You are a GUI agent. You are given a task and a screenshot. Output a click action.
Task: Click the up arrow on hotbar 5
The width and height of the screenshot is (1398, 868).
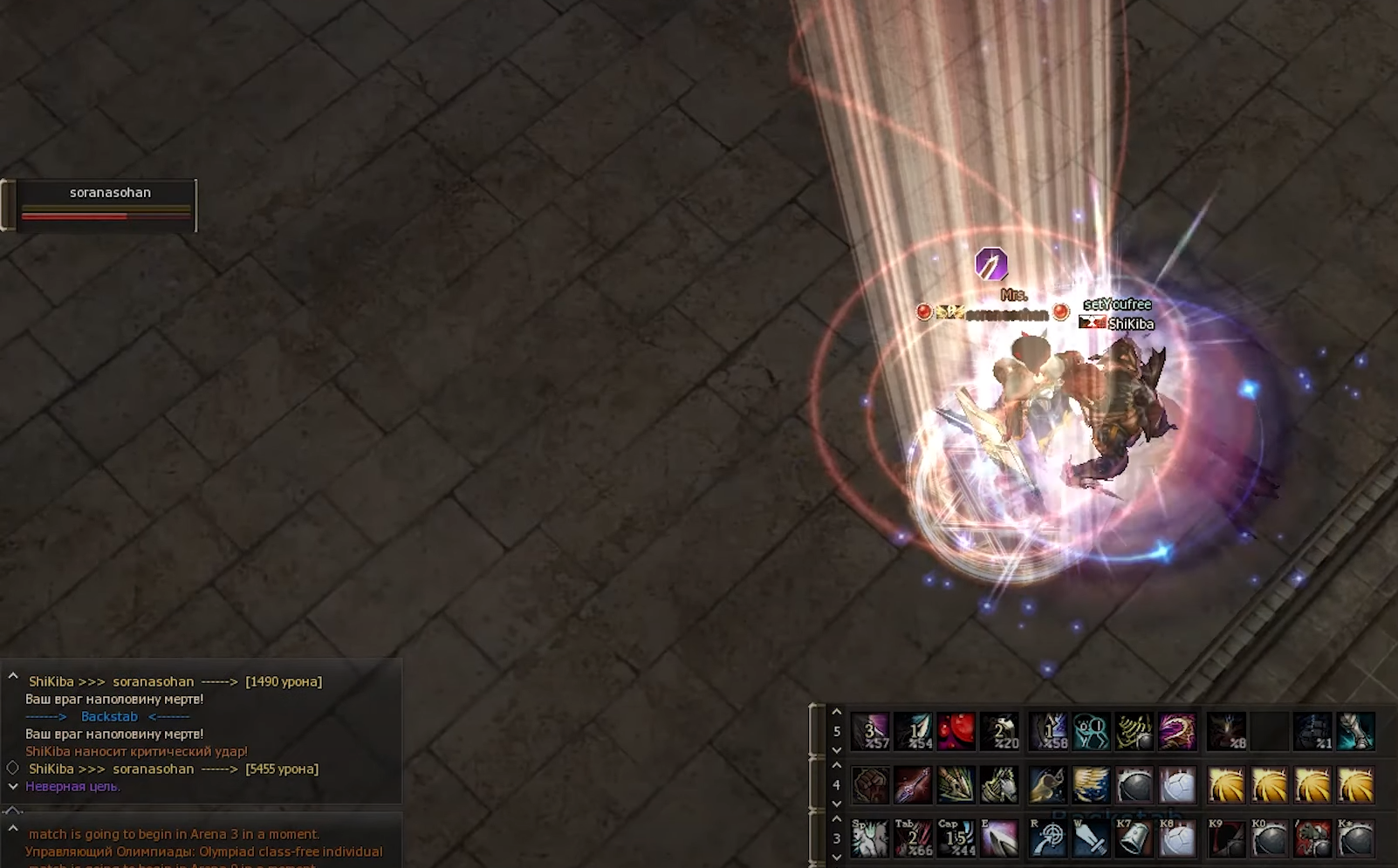pos(836,713)
